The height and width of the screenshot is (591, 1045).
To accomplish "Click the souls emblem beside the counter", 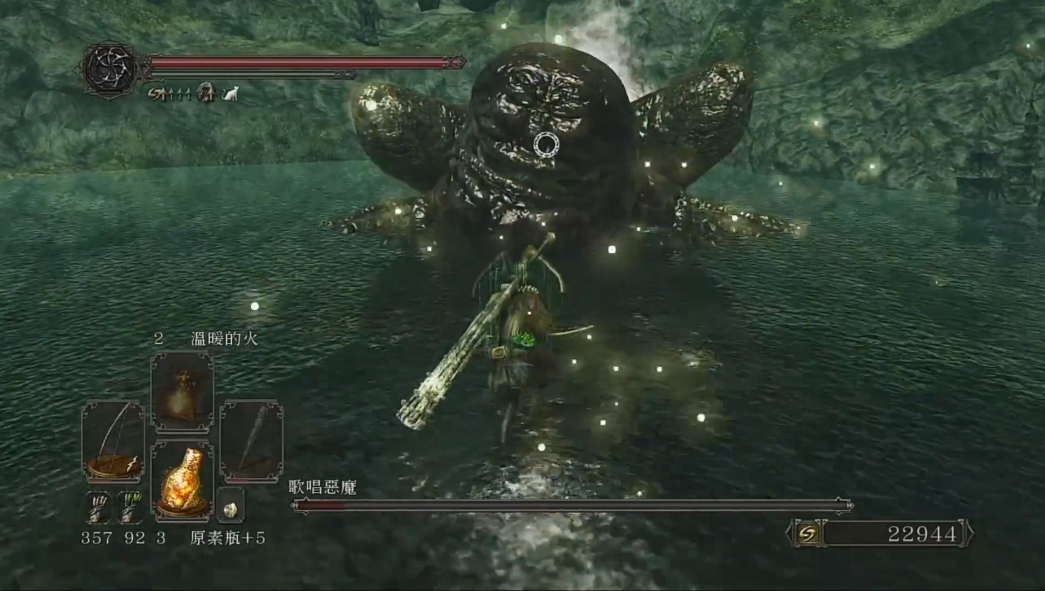I will click(806, 533).
